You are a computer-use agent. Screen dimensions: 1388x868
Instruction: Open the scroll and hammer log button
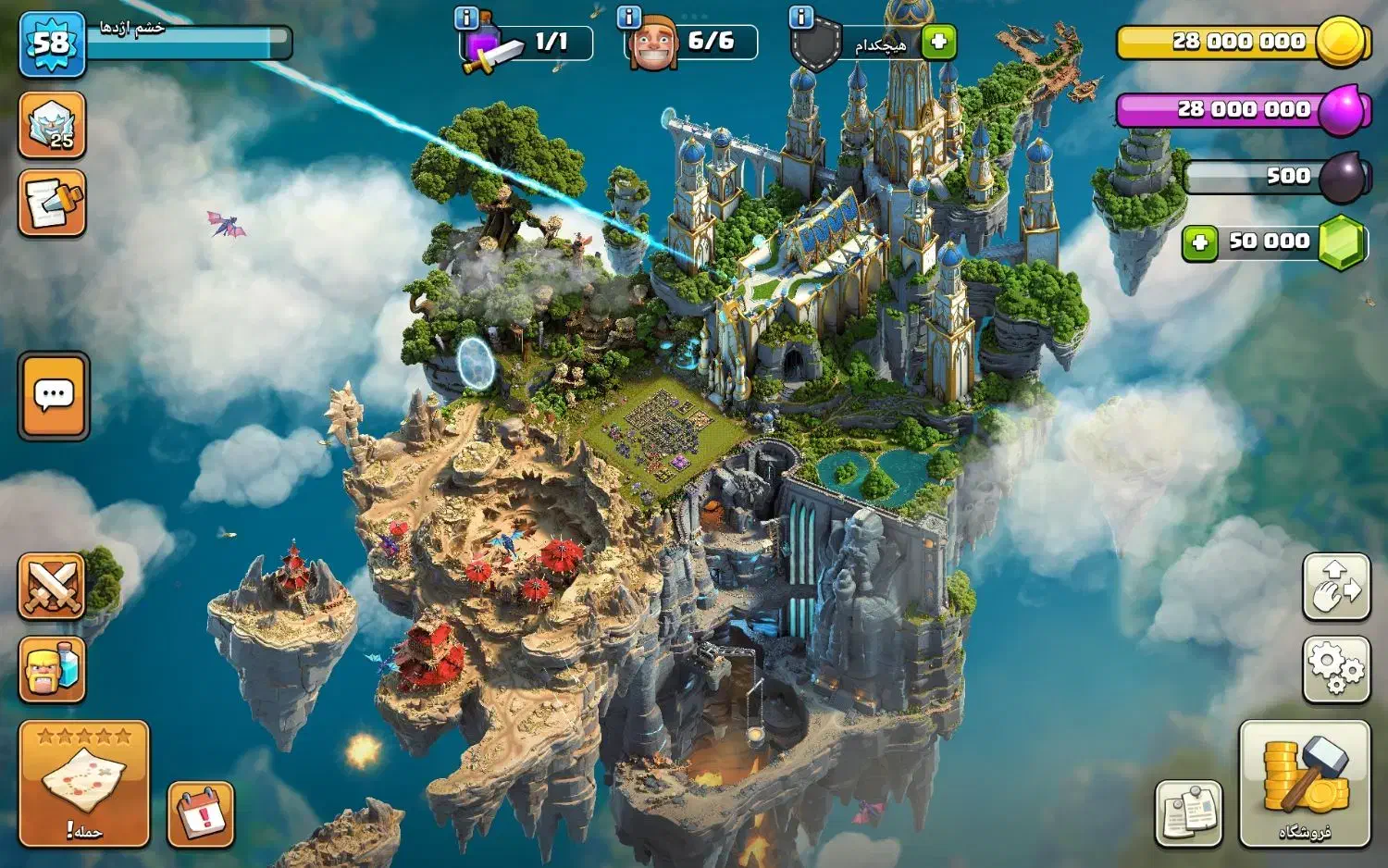click(53, 203)
